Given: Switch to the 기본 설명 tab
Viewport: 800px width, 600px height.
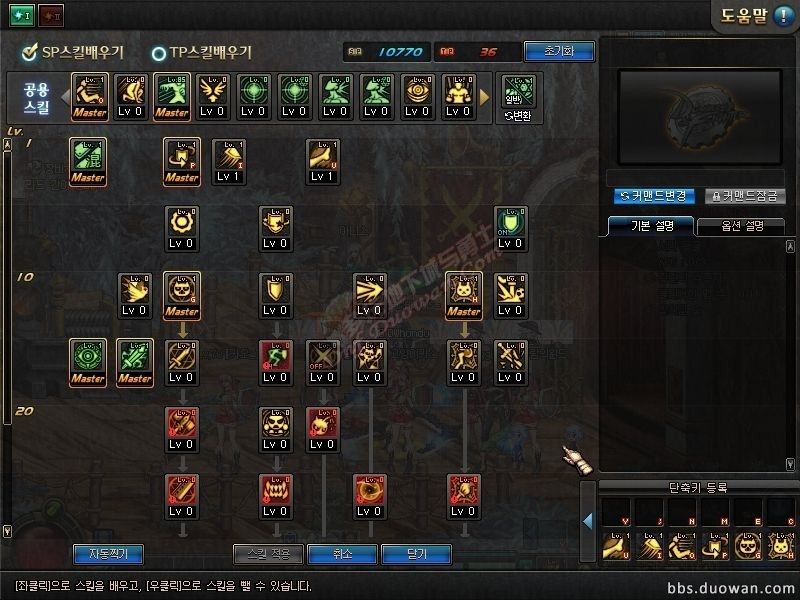Looking at the screenshot, I should pyautogui.click(x=647, y=225).
